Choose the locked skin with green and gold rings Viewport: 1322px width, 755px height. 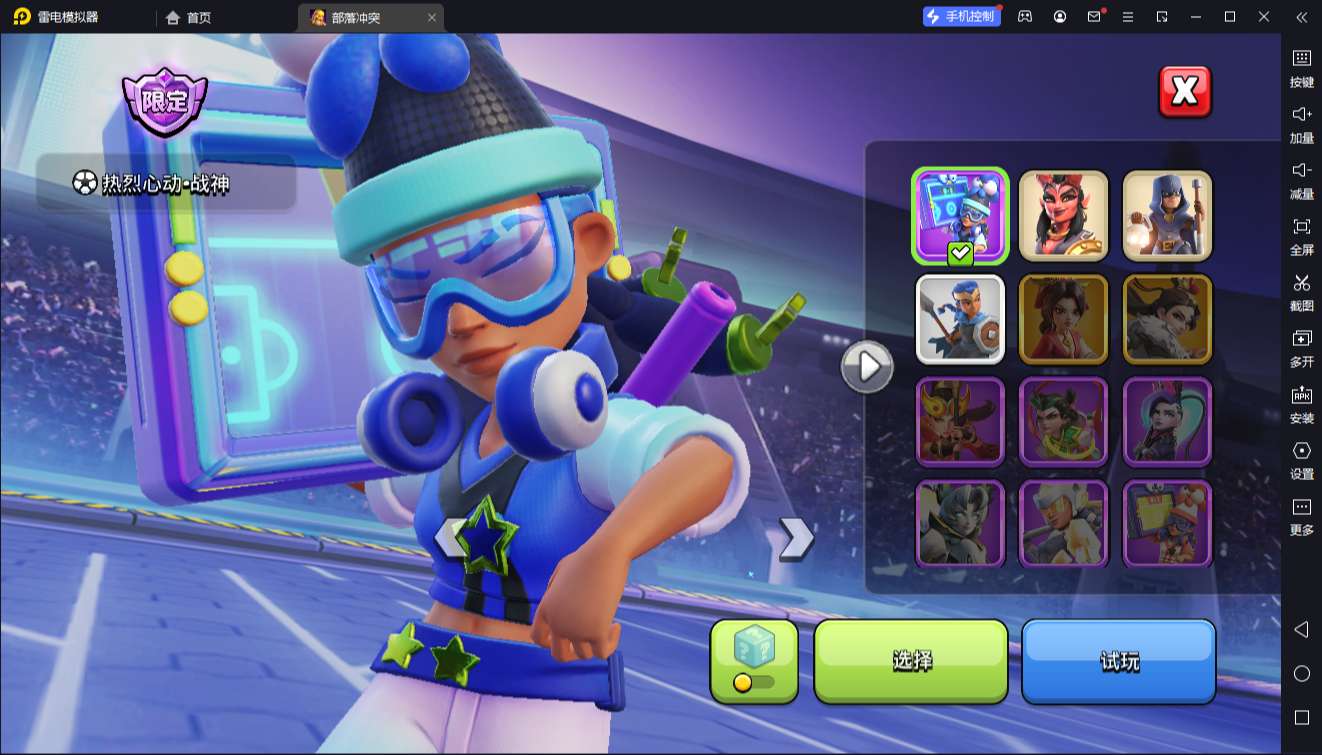point(1063,422)
